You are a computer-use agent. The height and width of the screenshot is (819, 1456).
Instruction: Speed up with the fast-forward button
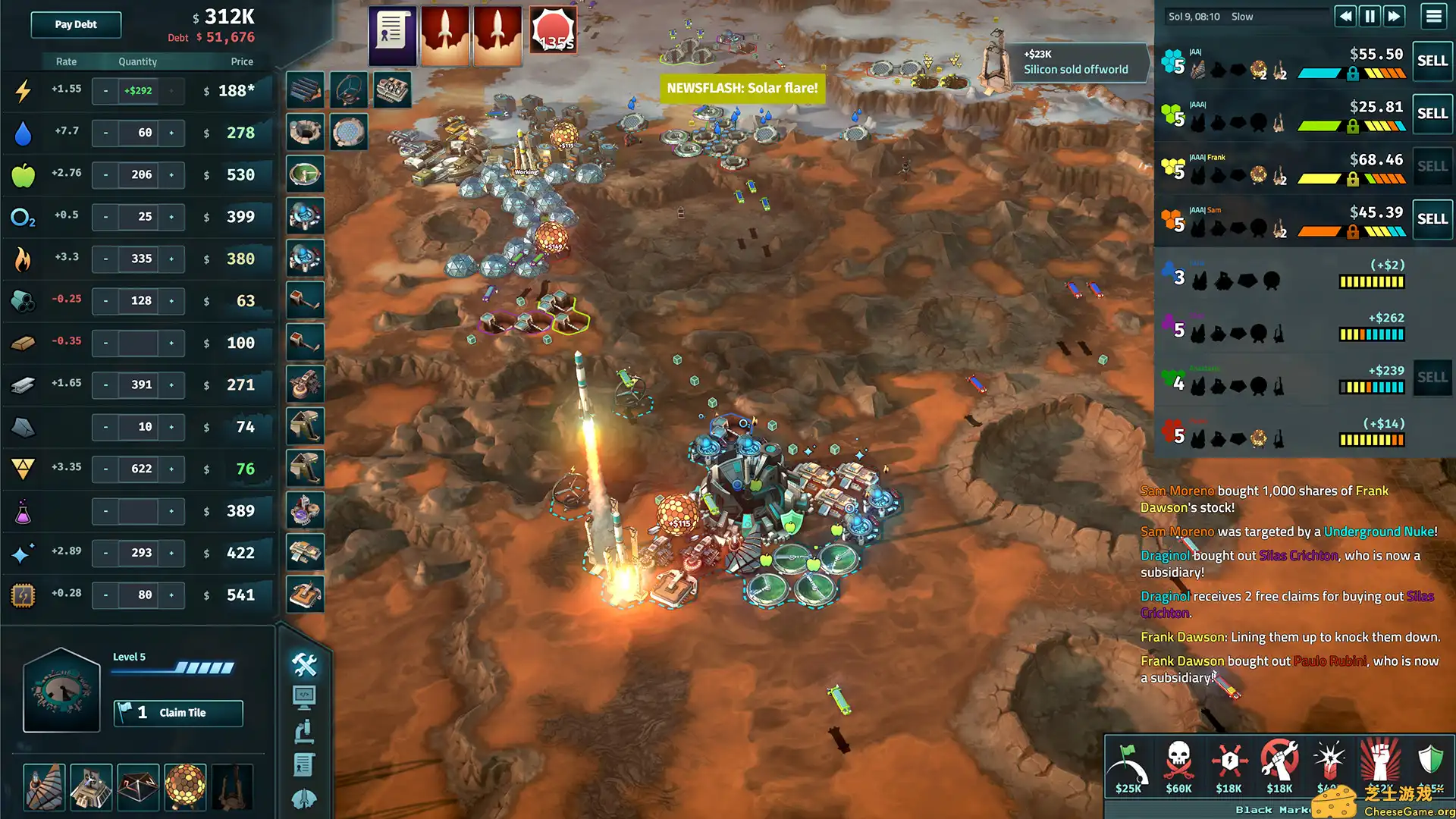[x=1395, y=16]
